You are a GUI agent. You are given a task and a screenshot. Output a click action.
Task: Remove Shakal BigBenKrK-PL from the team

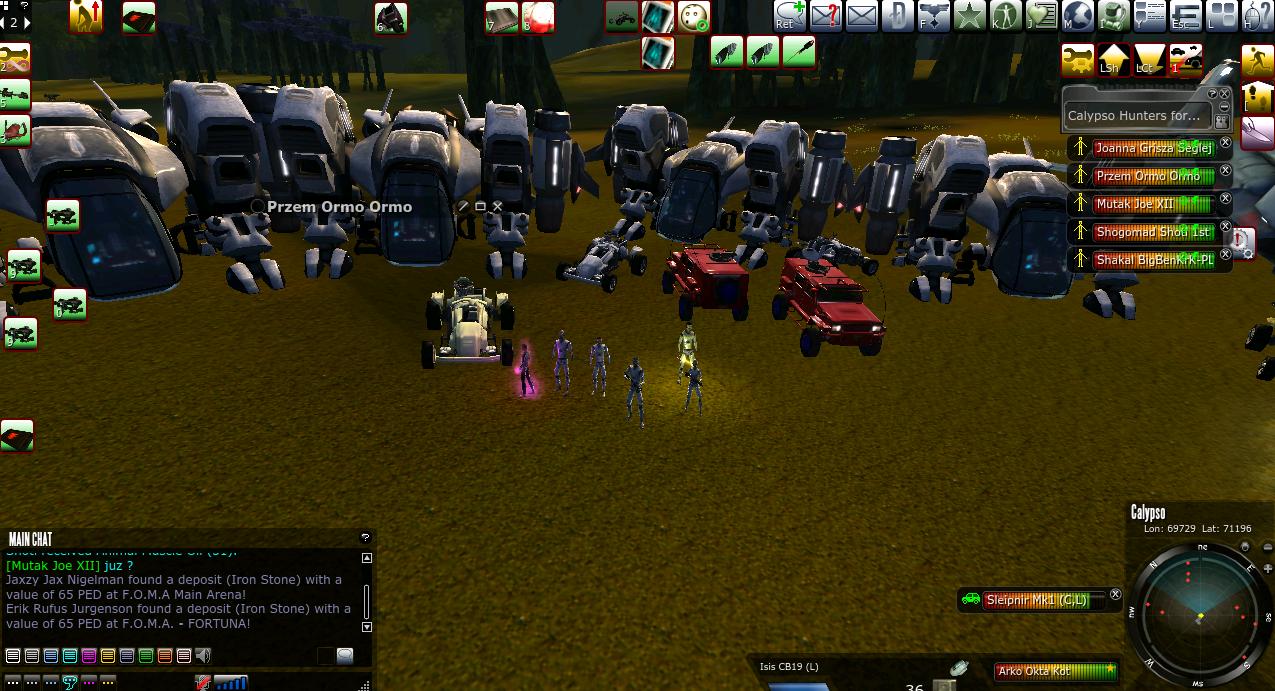tap(1225, 255)
